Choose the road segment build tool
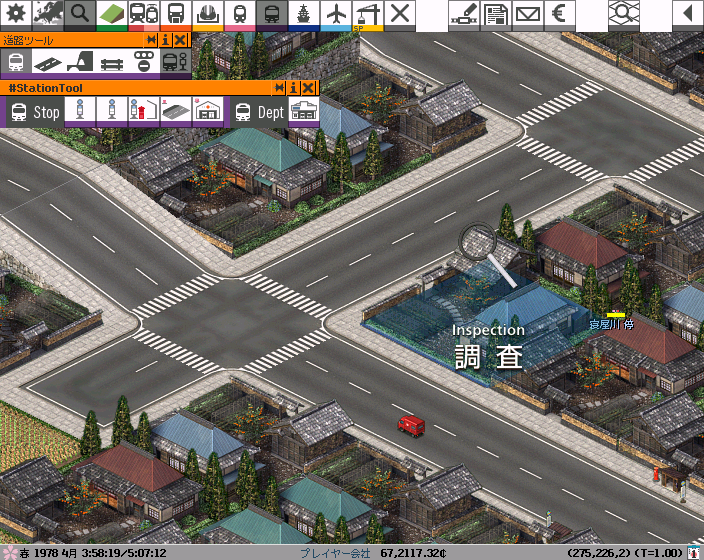 (x=47, y=62)
